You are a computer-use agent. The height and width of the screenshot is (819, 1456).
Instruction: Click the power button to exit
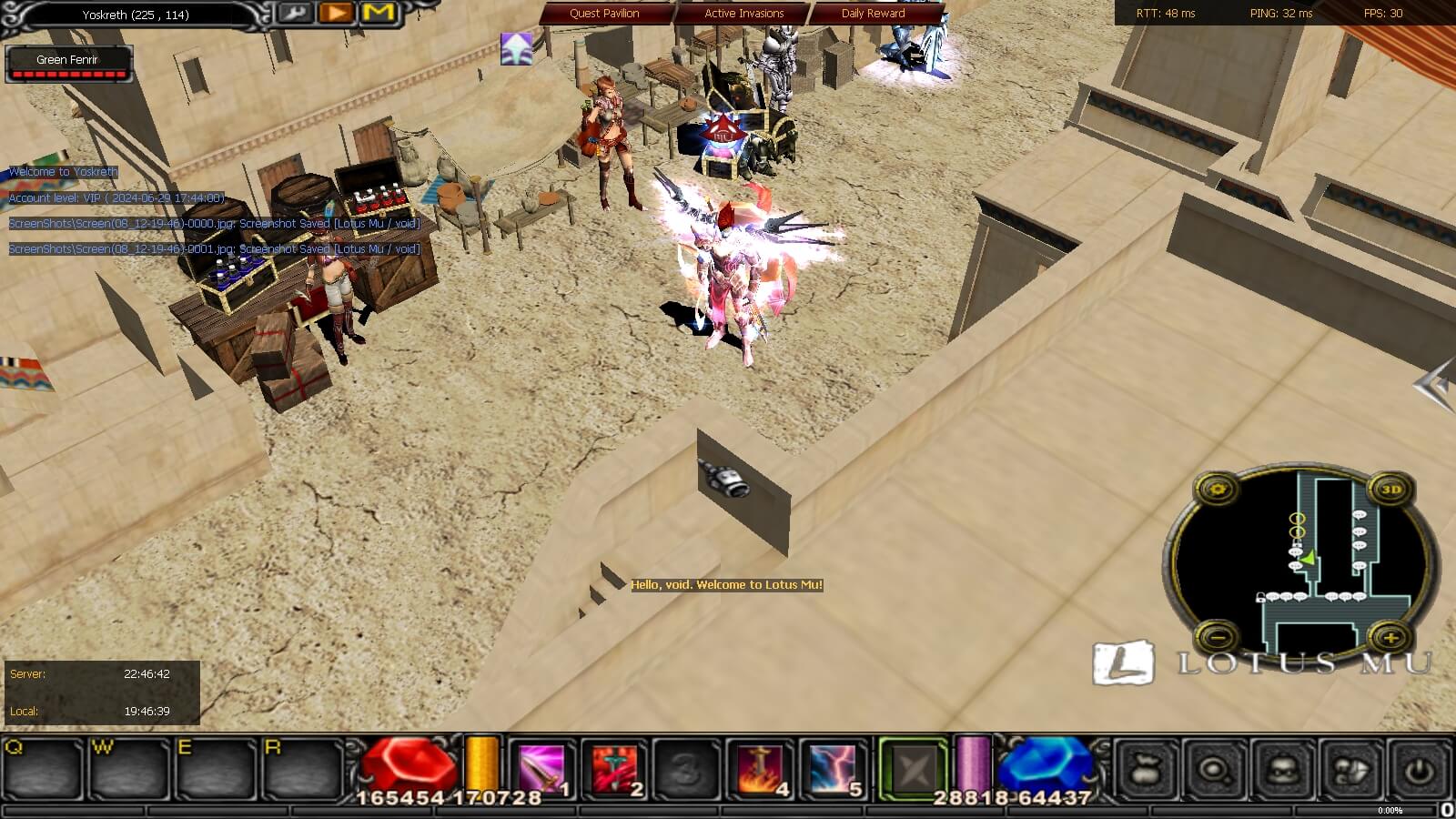point(1419,771)
